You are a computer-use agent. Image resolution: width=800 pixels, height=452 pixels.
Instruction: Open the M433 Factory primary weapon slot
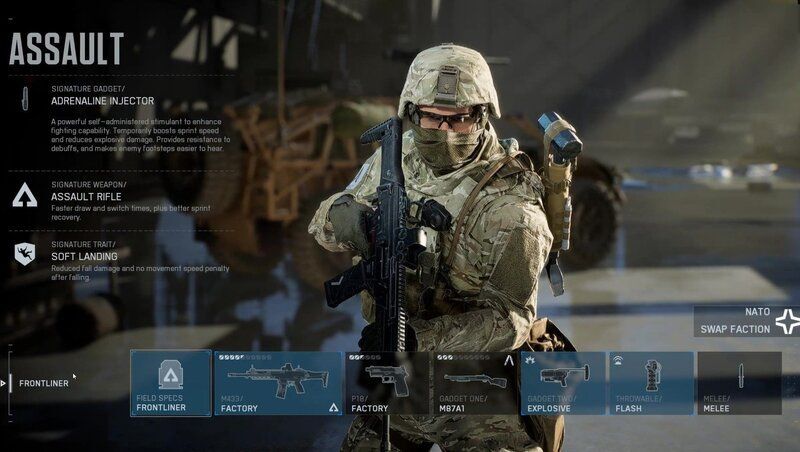(278, 382)
